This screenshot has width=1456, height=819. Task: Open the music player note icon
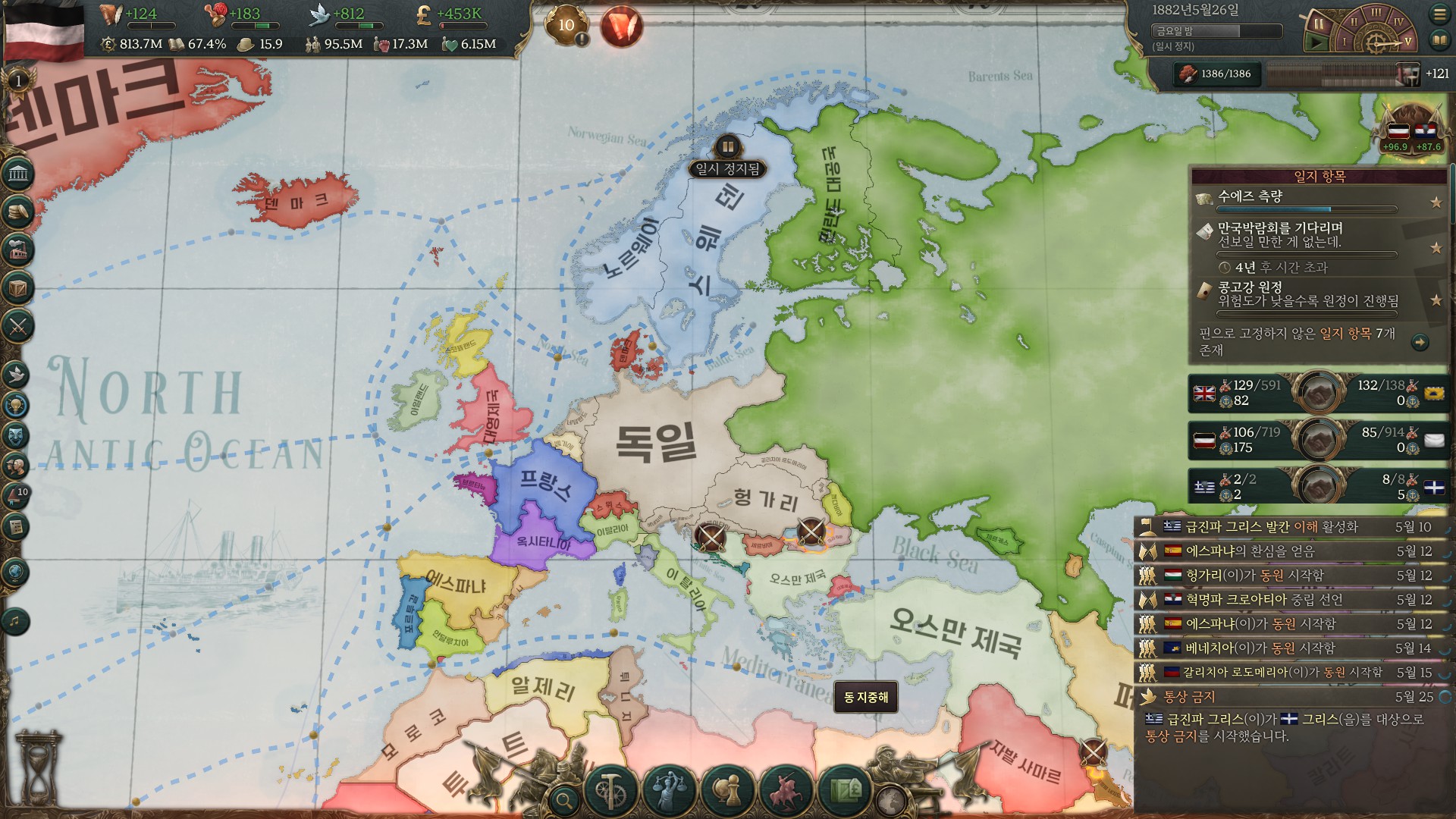pos(15,622)
